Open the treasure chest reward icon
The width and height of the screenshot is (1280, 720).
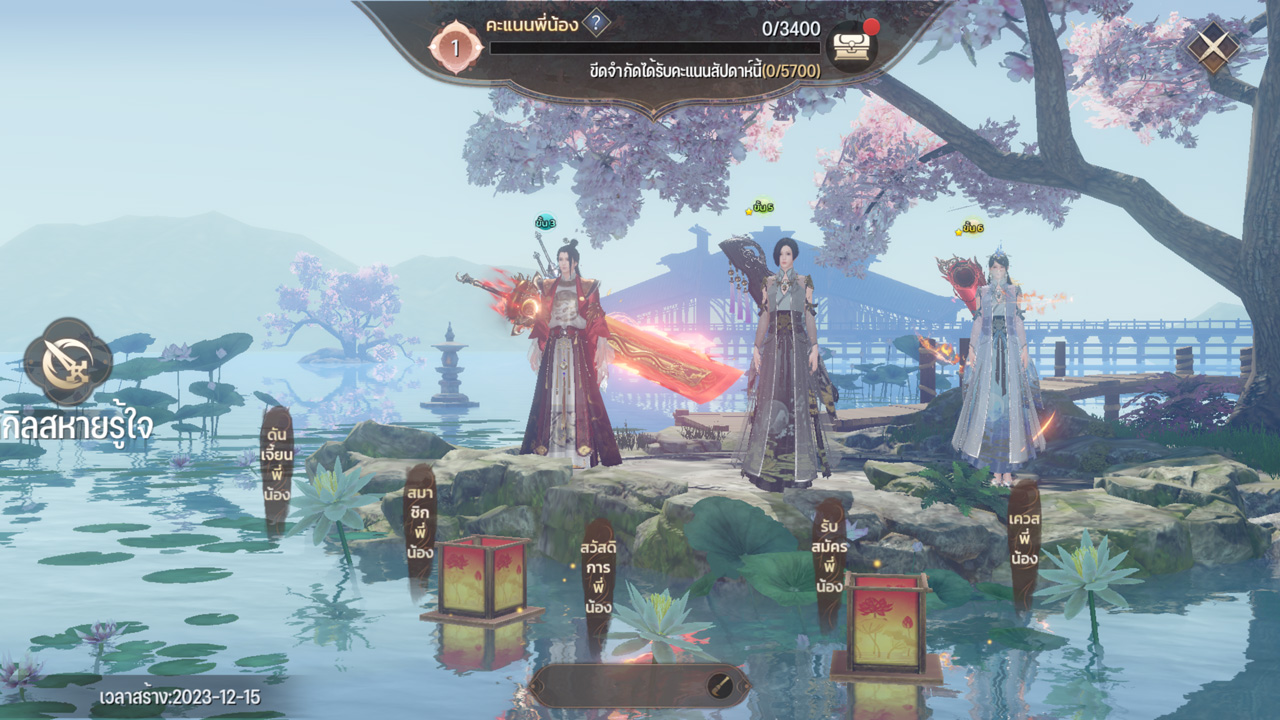tap(852, 47)
